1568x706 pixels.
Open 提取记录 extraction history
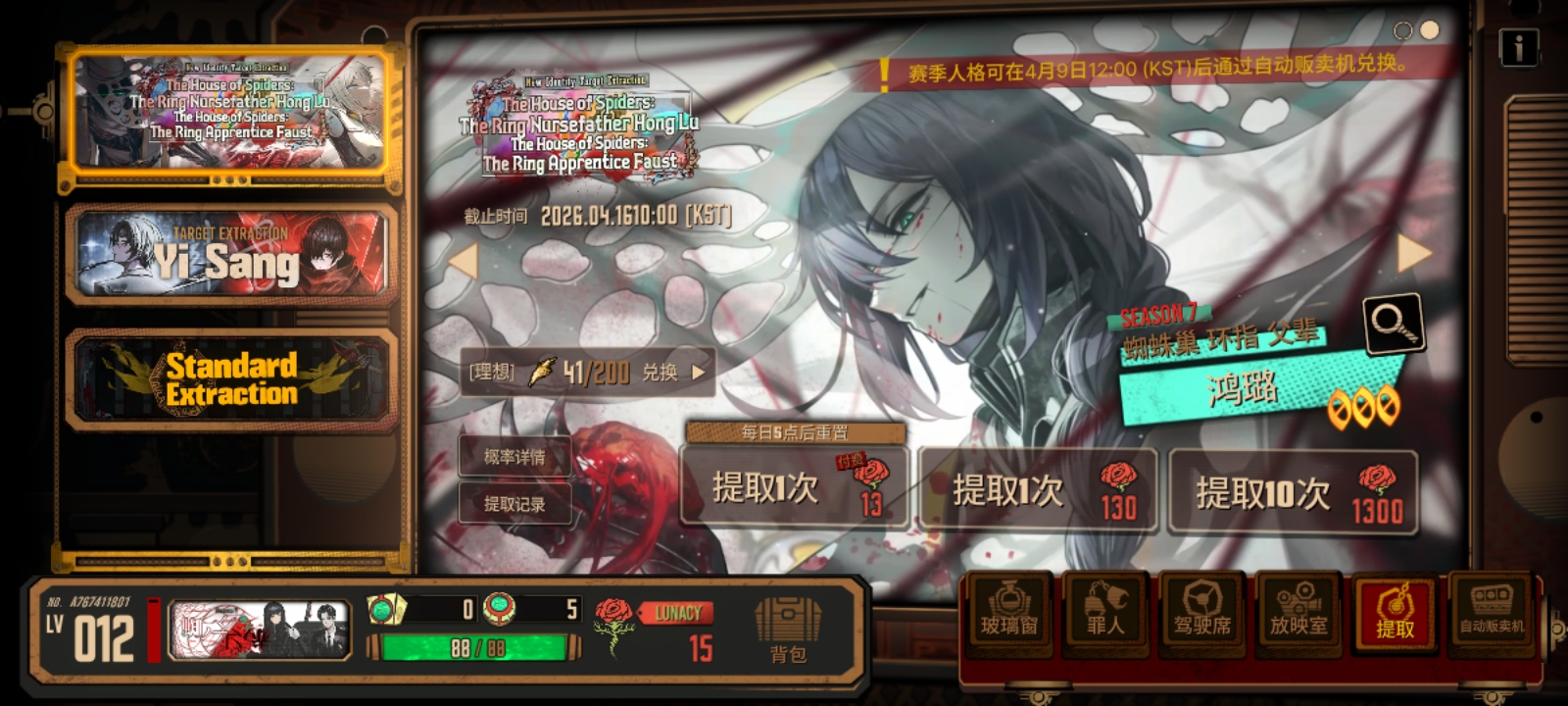pyautogui.click(x=514, y=503)
